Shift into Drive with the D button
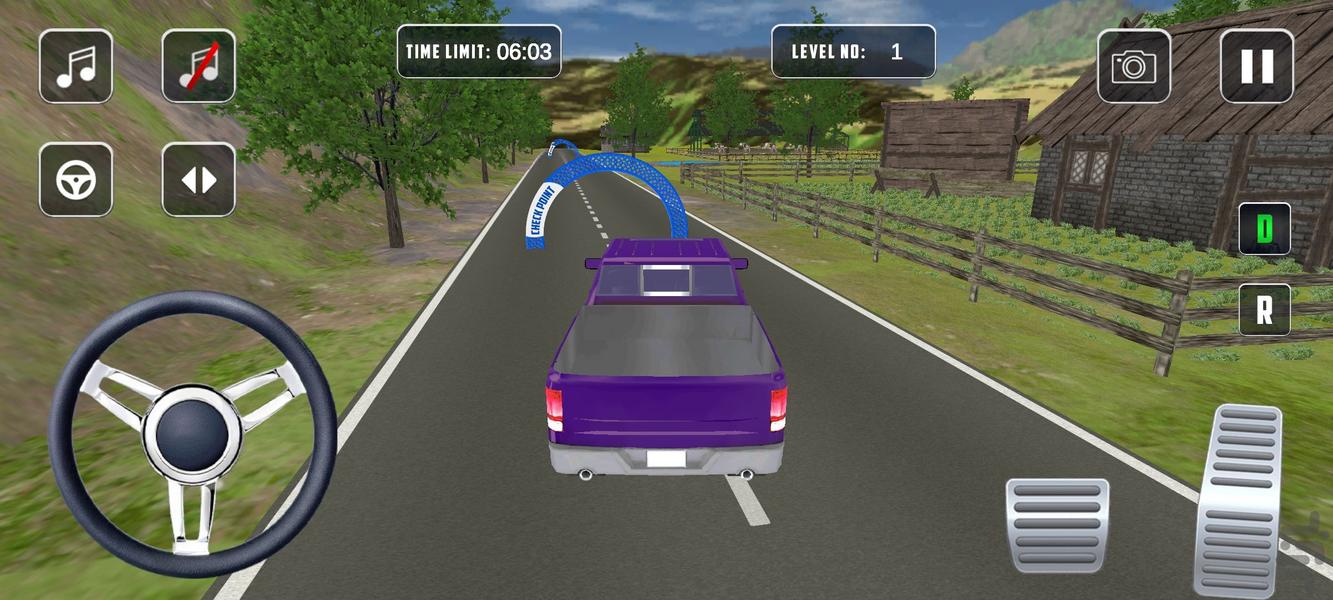1333x600 pixels. pyautogui.click(x=1264, y=229)
